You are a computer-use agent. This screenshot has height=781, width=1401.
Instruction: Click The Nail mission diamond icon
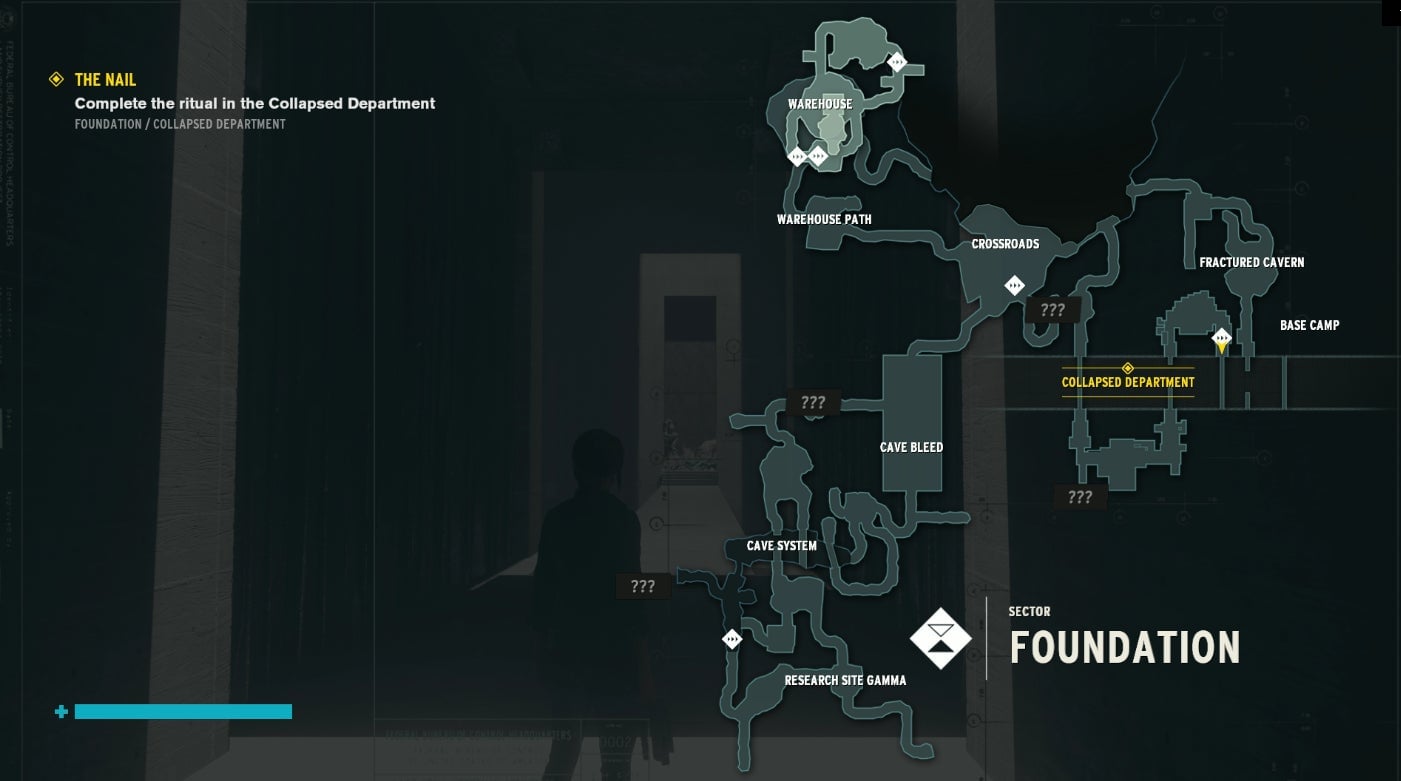pyautogui.click(x=56, y=79)
